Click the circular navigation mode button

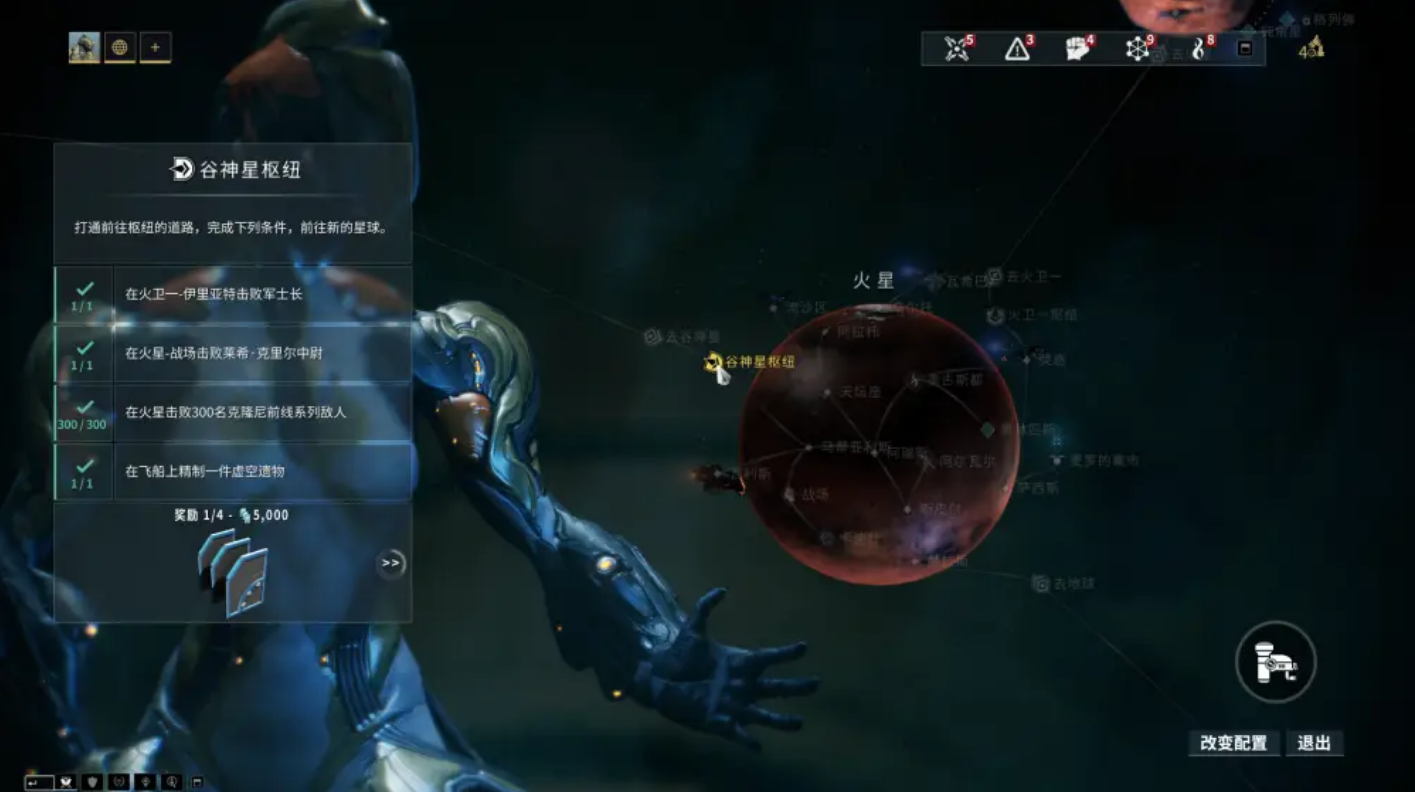coord(1275,662)
